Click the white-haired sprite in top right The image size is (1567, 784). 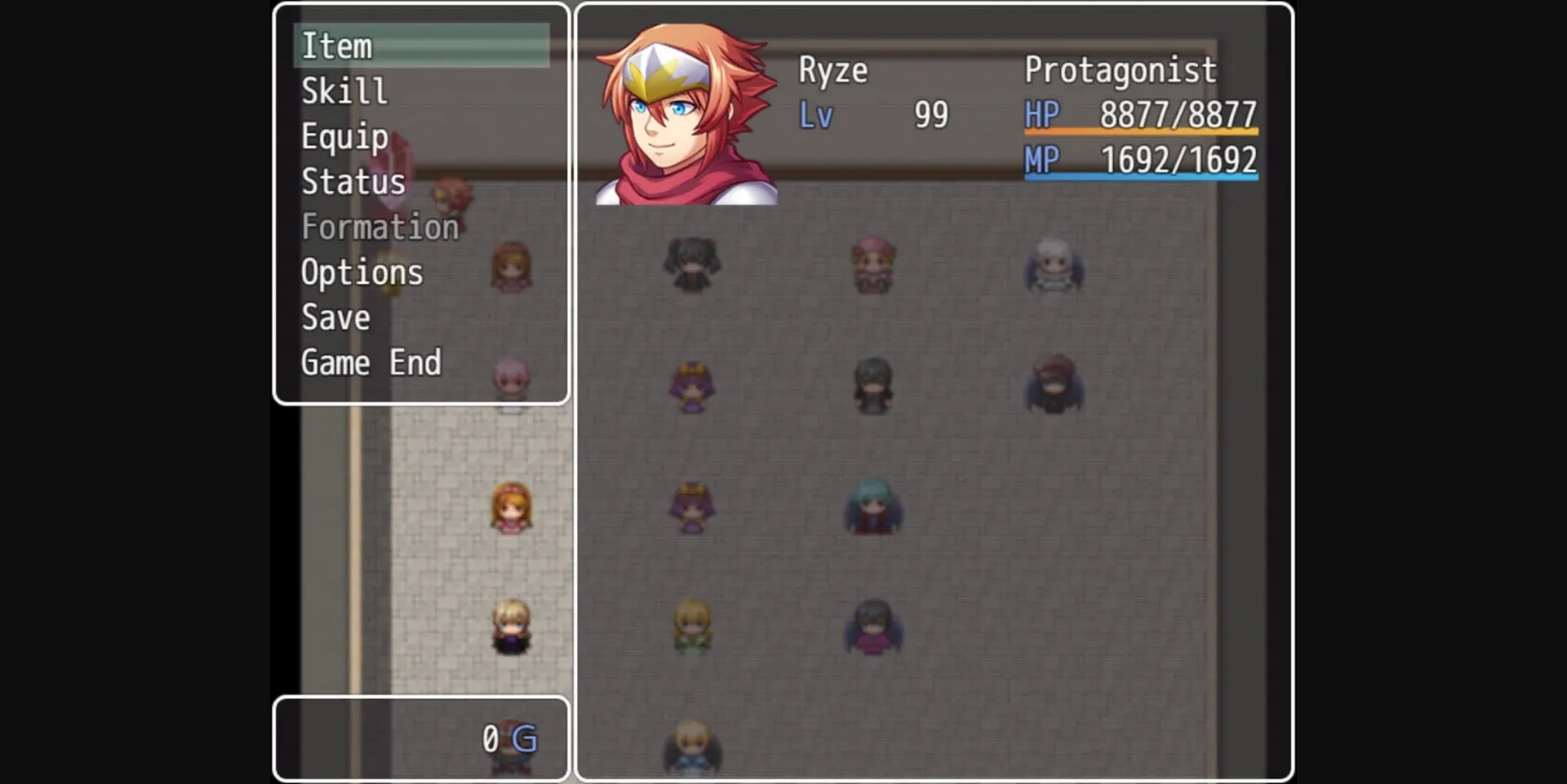1054,265
